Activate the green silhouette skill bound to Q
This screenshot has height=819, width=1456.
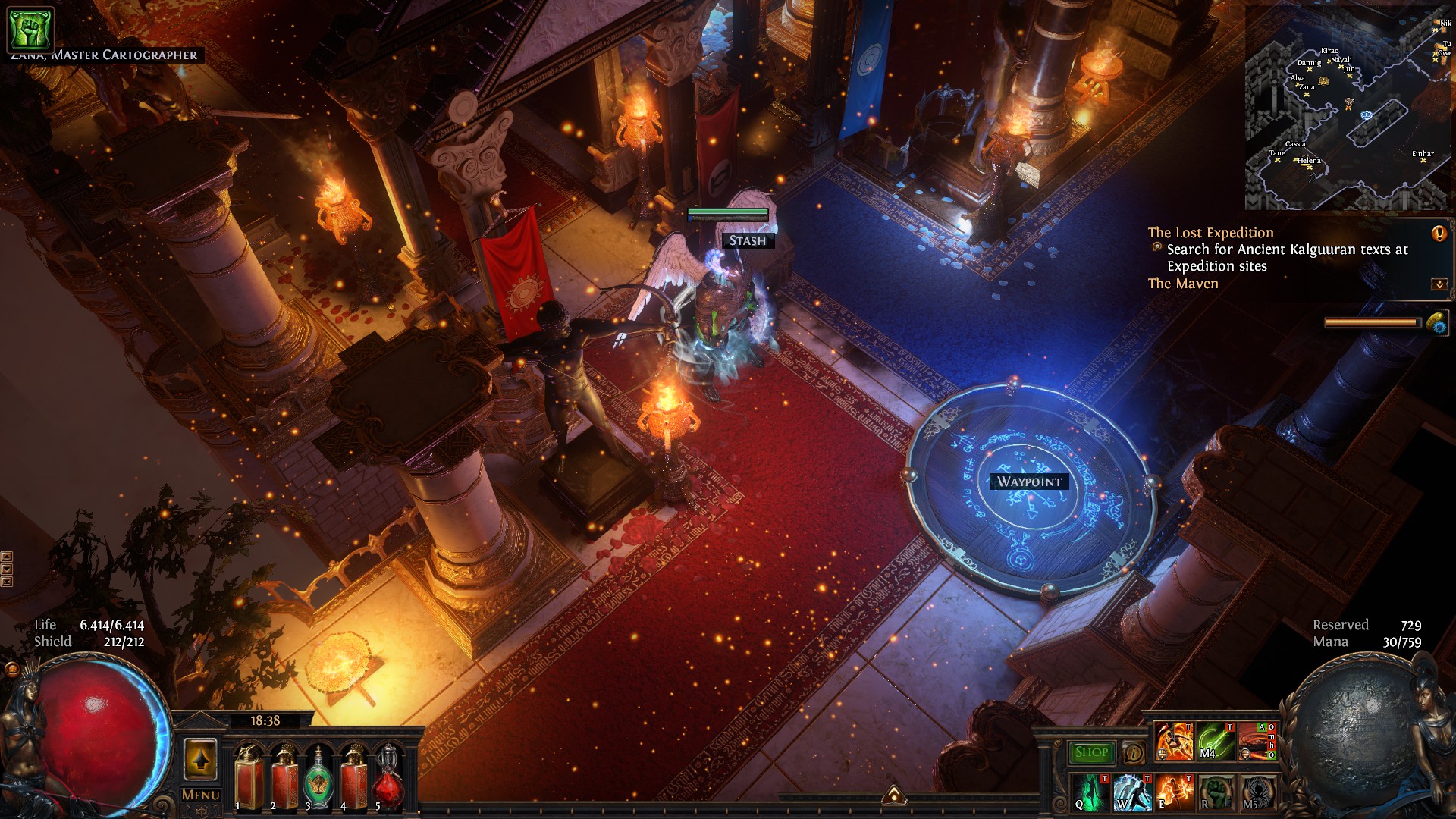pyautogui.click(x=1090, y=792)
